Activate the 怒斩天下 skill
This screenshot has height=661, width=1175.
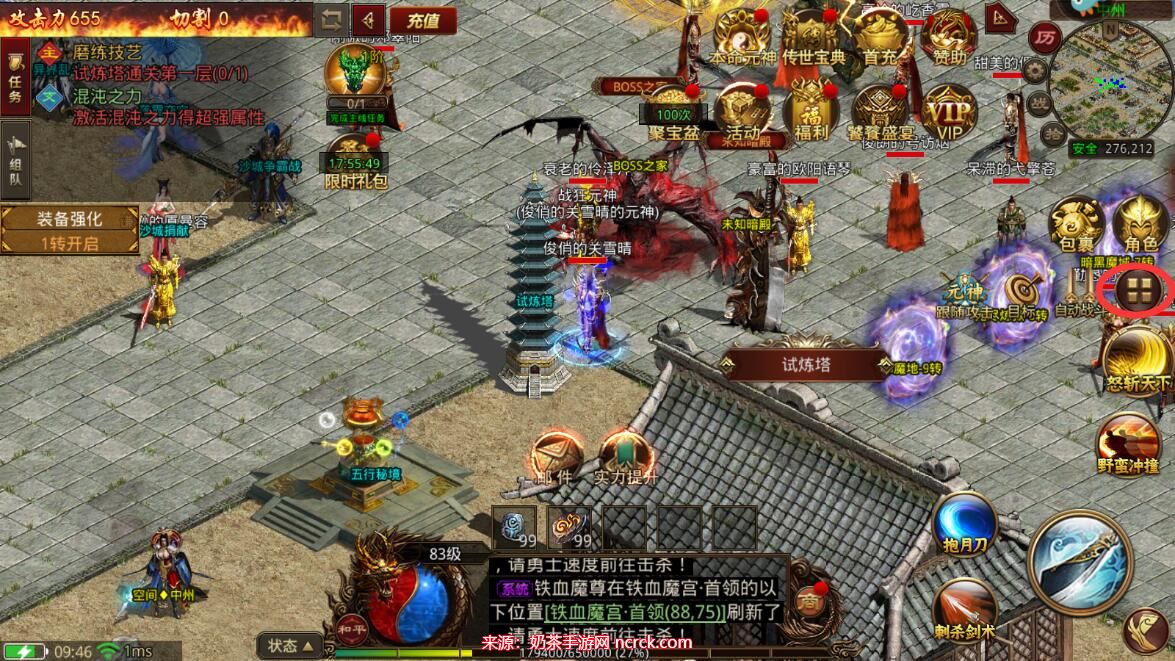click(x=1137, y=359)
